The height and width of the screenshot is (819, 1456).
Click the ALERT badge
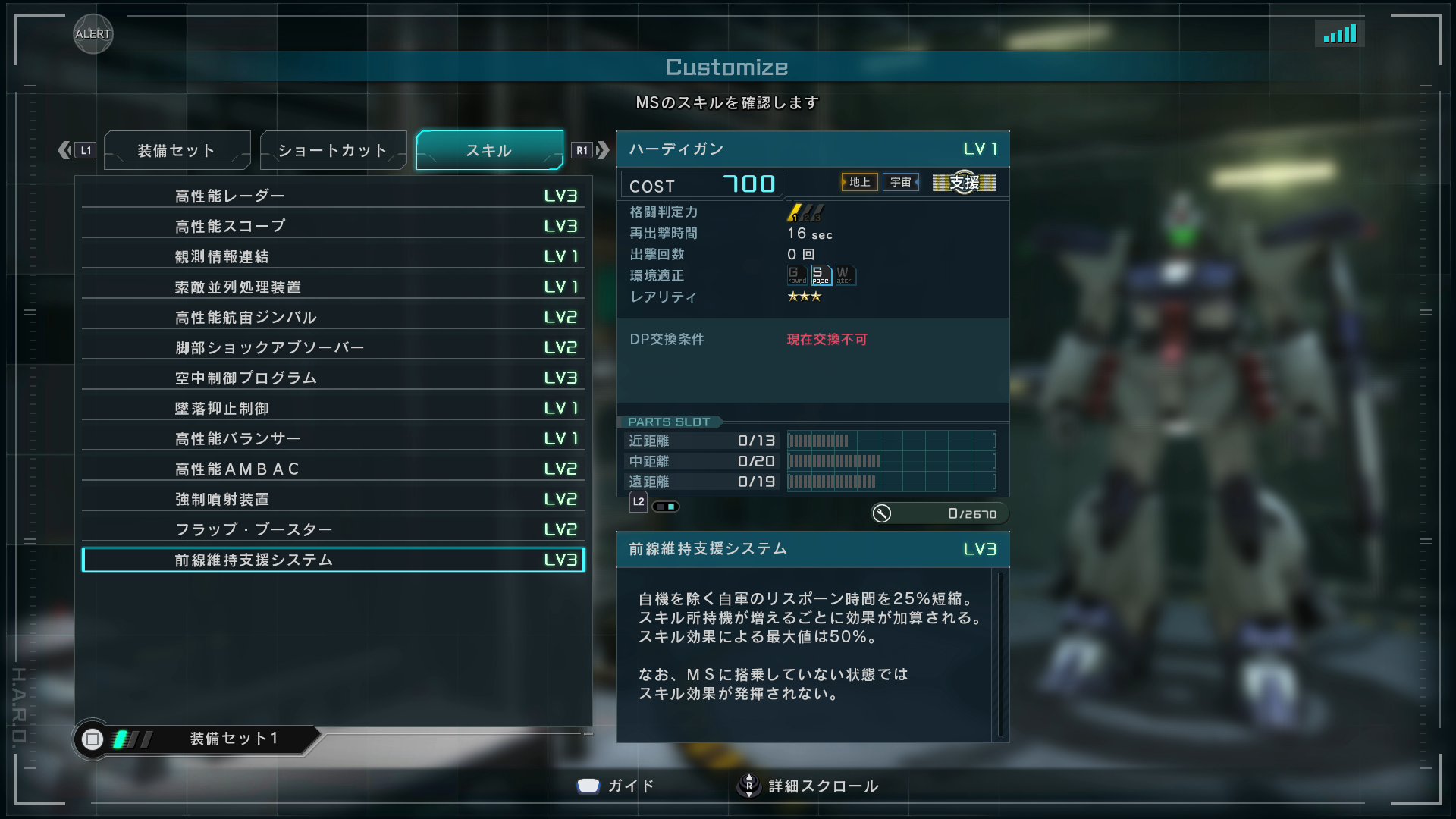[x=93, y=34]
